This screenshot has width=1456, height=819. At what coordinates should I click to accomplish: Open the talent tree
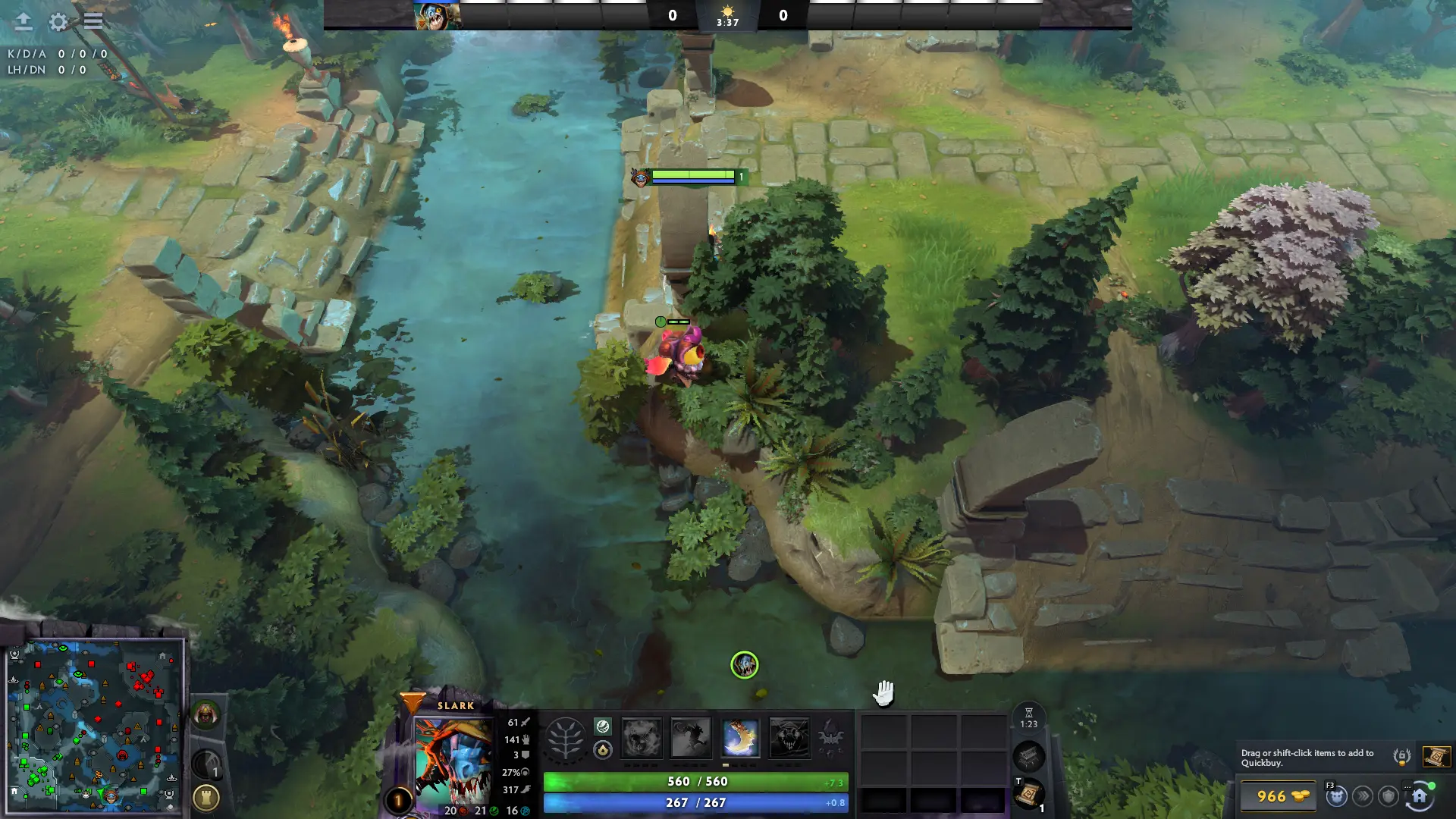[x=566, y=738]
